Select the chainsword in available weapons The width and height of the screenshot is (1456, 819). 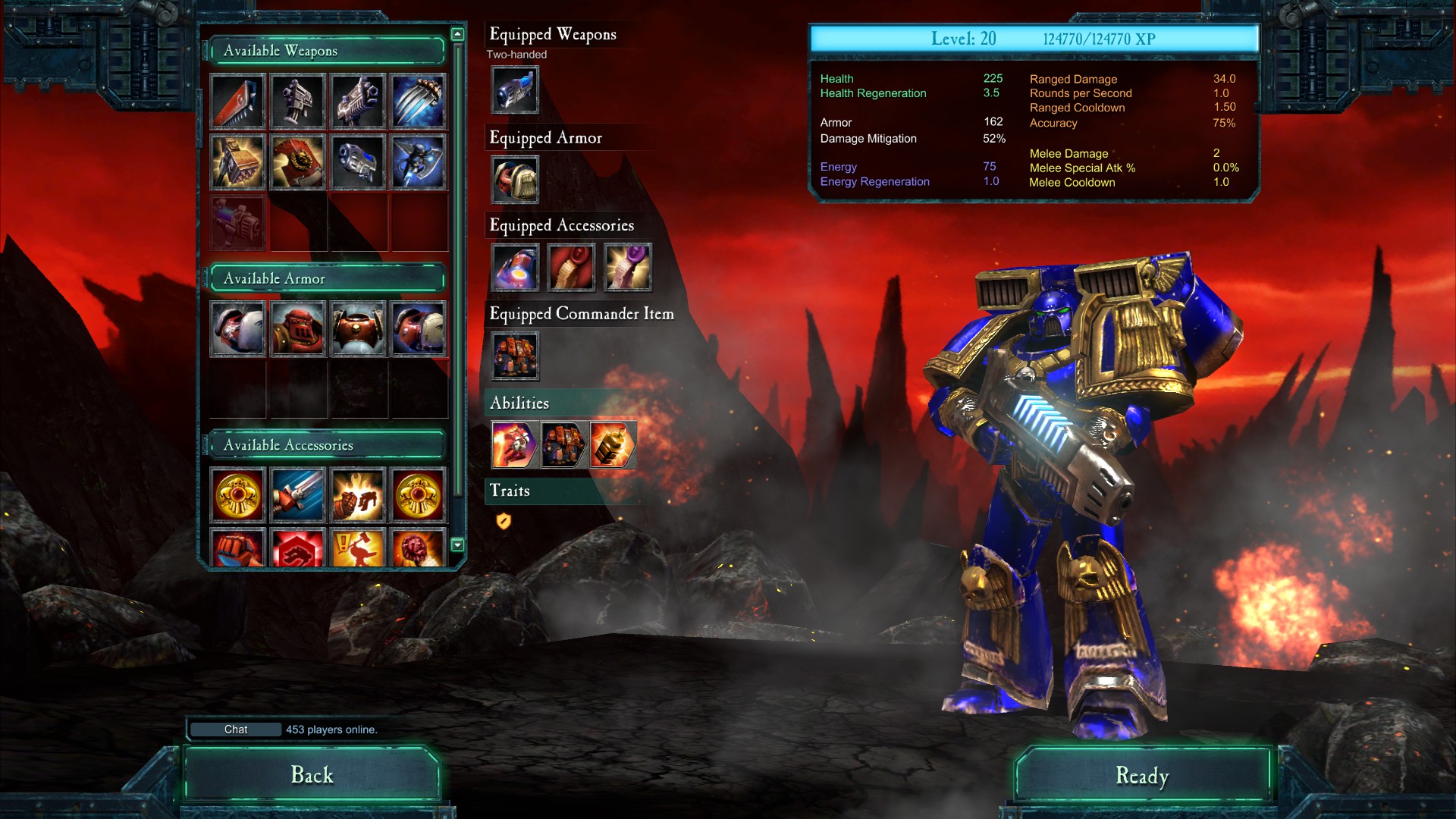point(238,101)
